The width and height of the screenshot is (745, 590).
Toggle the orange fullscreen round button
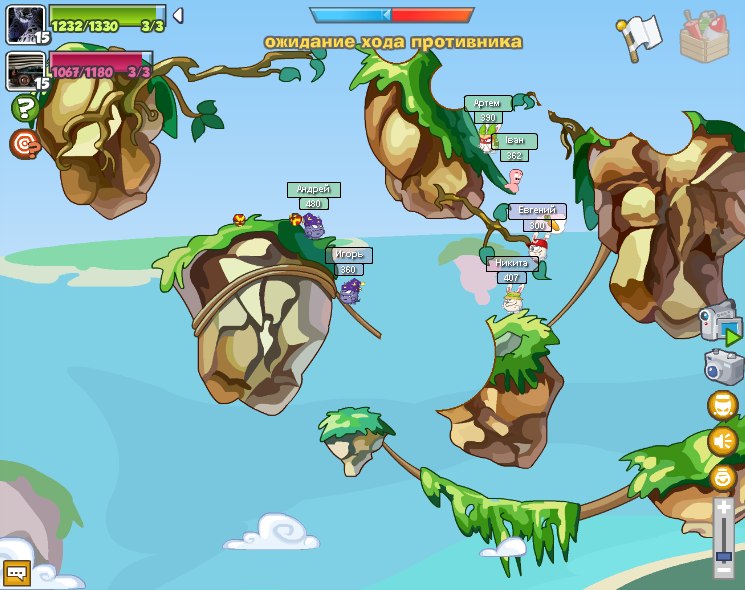(x=723, y=405)
